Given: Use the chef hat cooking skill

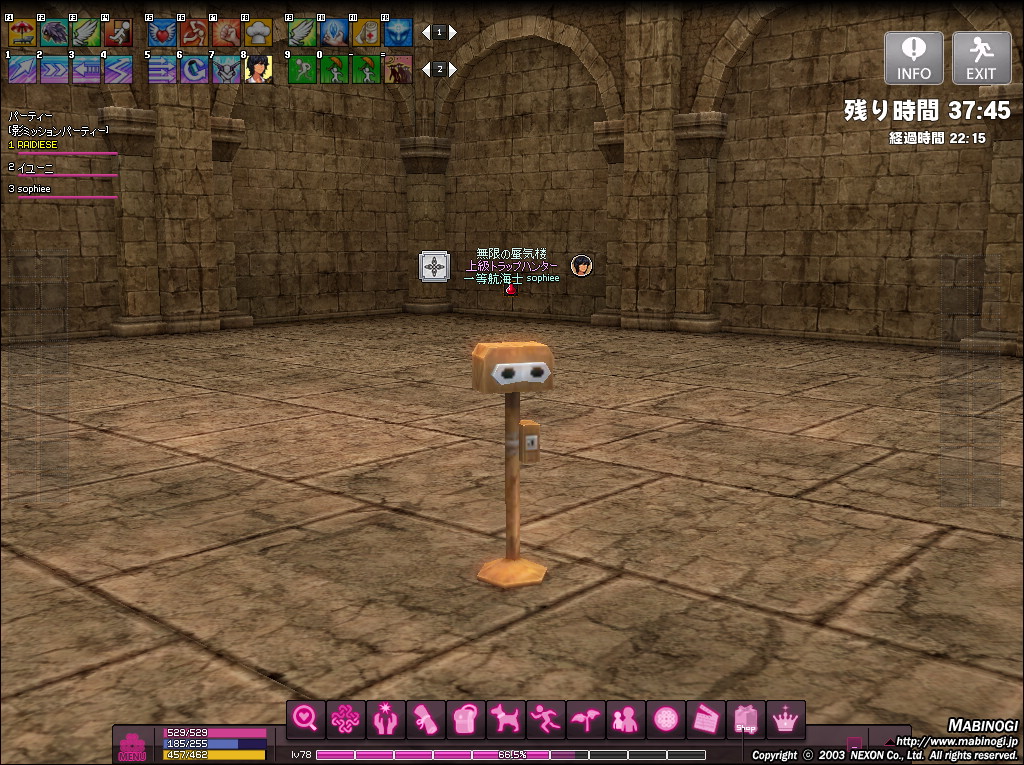Looking at the screenshot, I should pos(258,32).
